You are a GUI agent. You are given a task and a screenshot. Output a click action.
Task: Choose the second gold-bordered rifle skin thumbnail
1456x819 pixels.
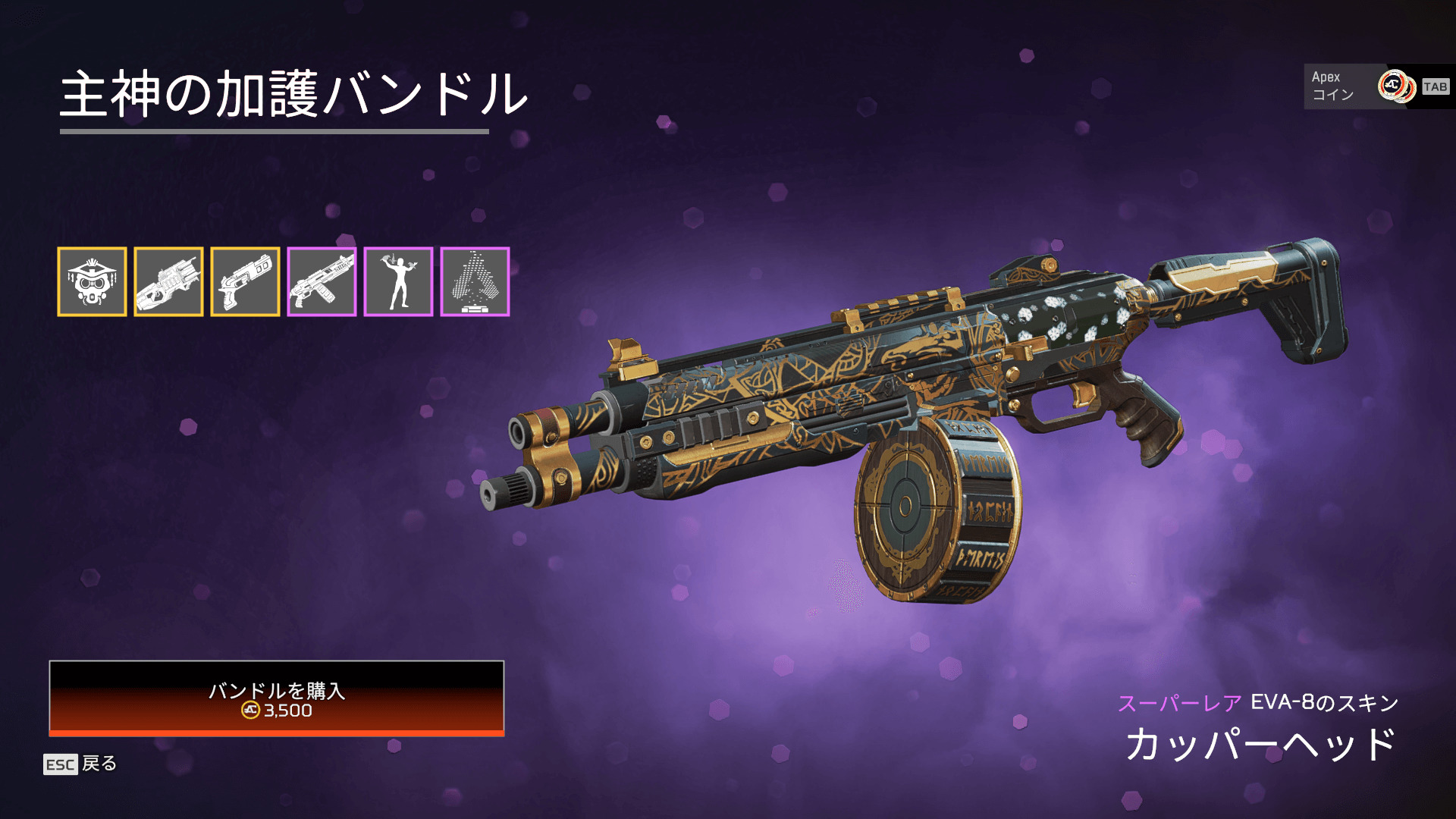click(x=168, y=281)
